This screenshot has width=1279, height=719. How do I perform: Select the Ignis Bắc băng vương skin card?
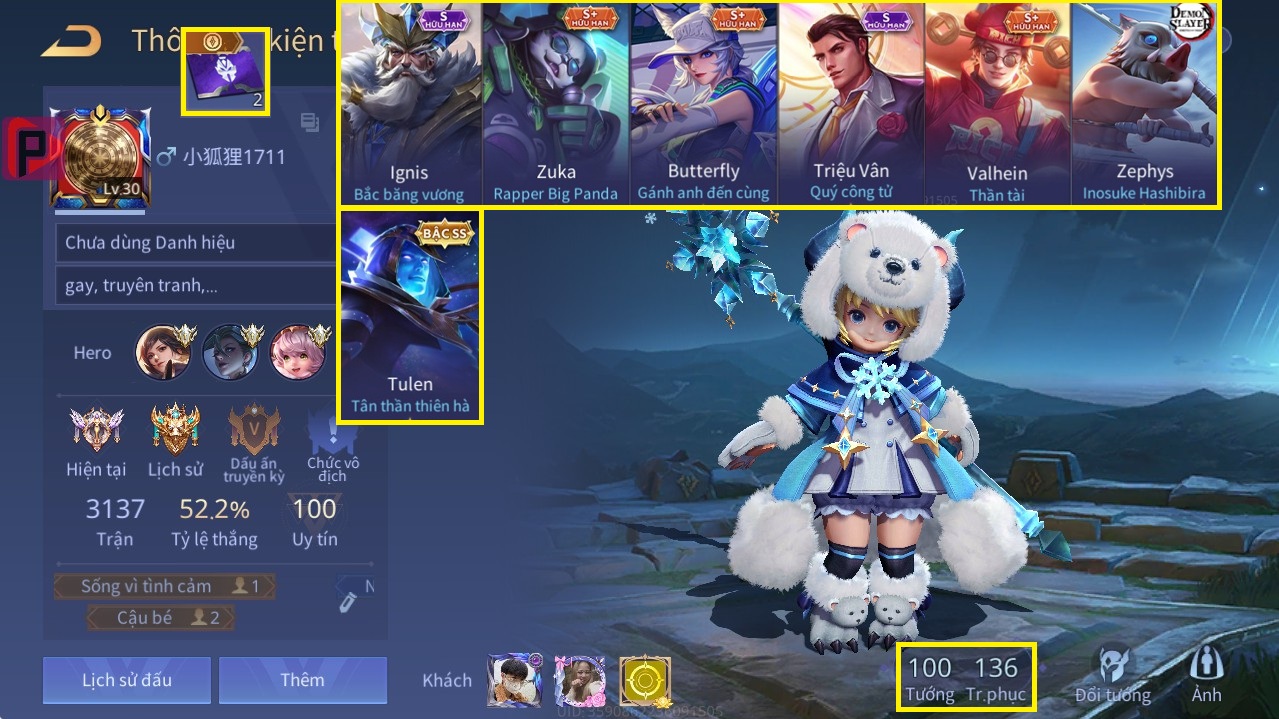pos(409,105)
